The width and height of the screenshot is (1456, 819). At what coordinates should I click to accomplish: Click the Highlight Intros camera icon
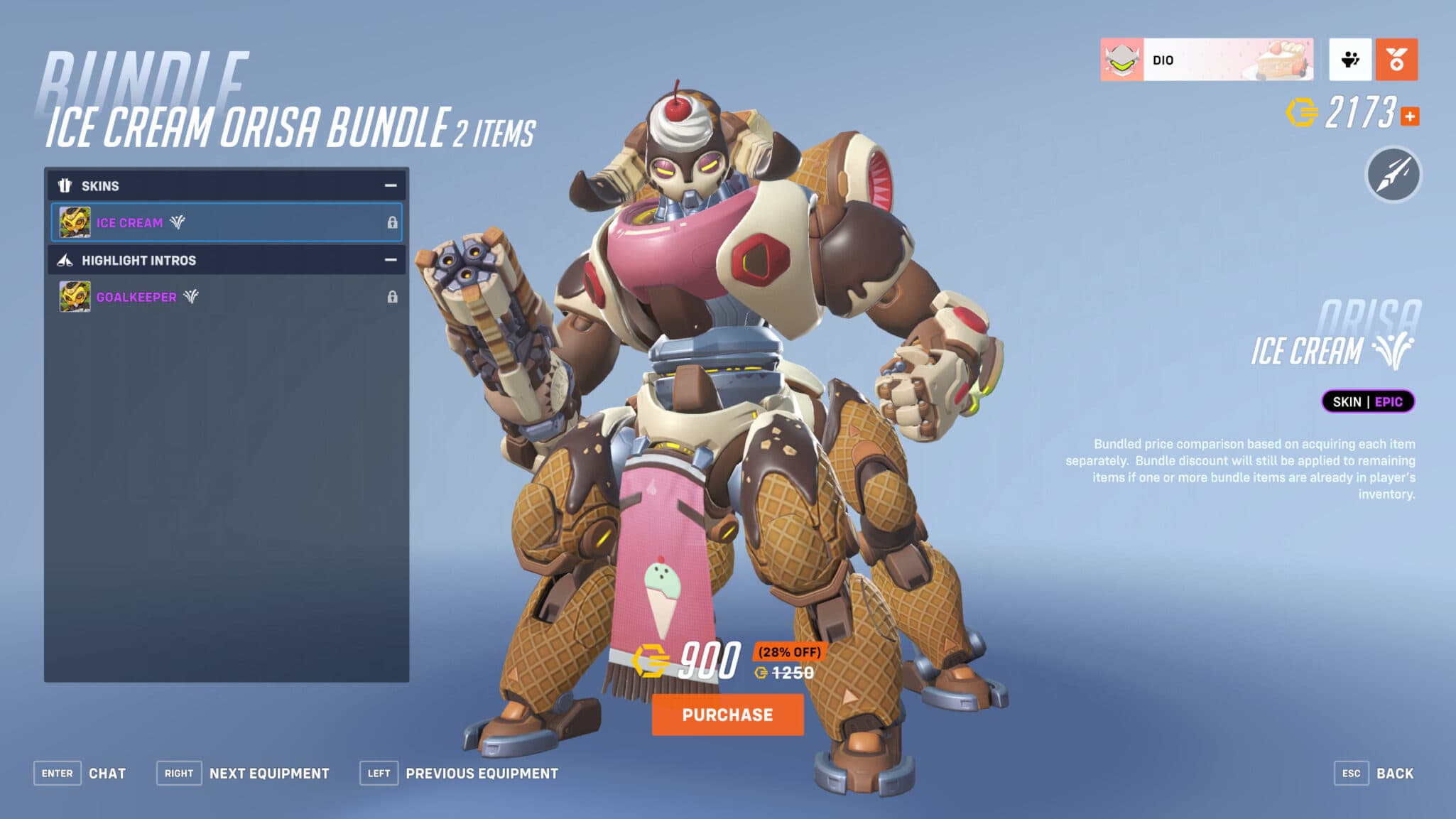65,261
